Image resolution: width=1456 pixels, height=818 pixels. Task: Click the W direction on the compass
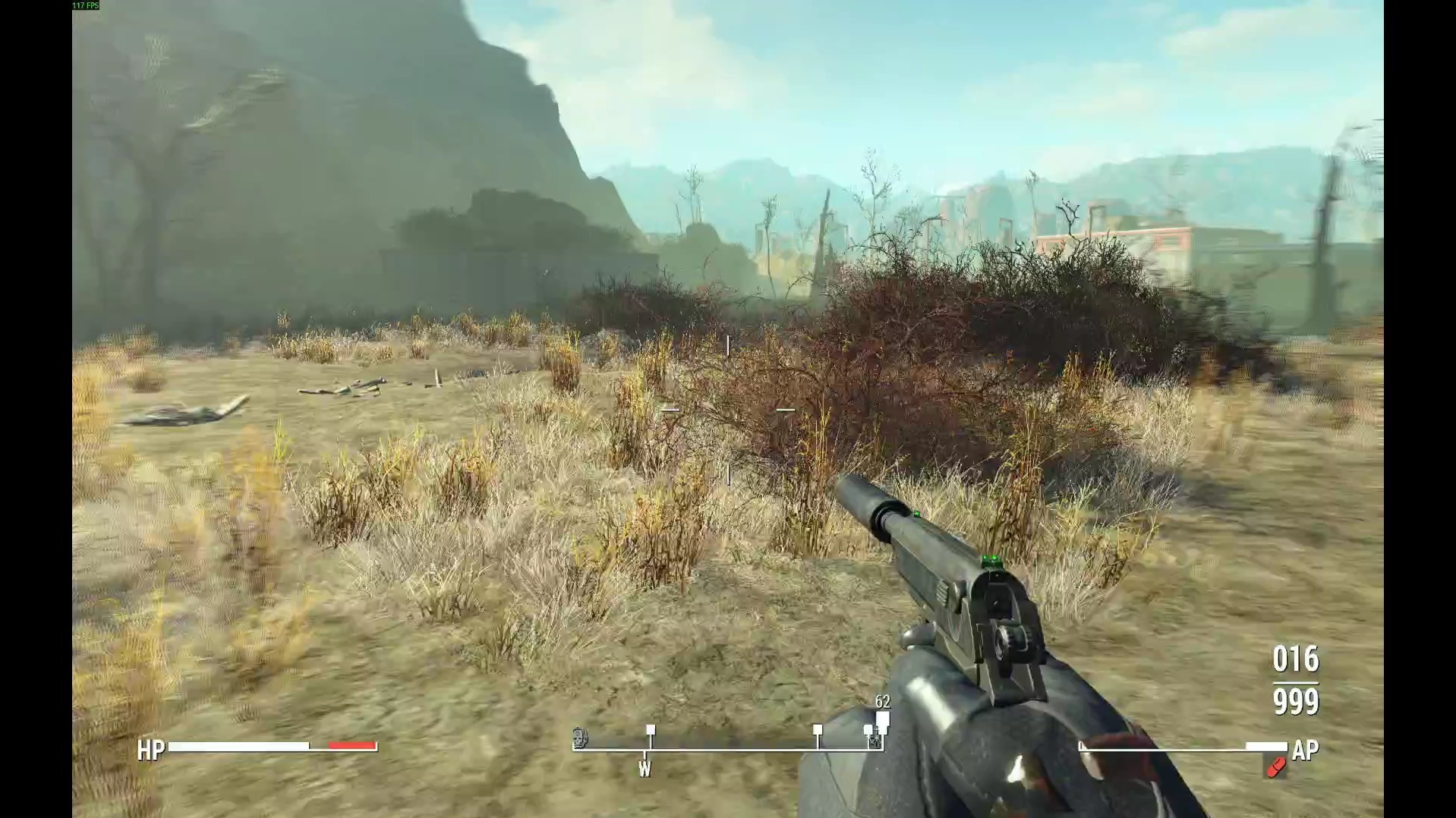point(644,769)
